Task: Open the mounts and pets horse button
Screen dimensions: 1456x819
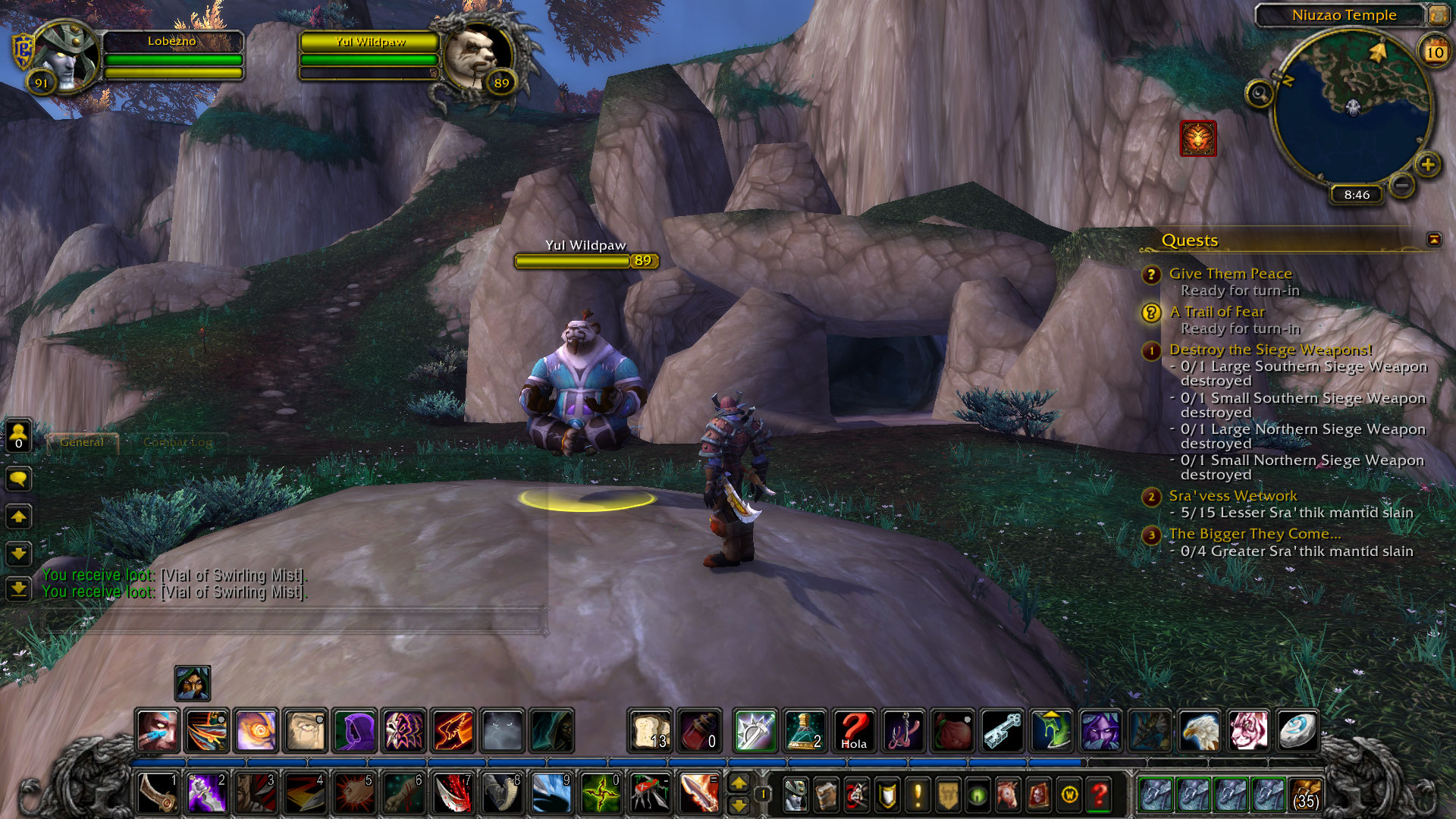Action: coord(1008,794)
